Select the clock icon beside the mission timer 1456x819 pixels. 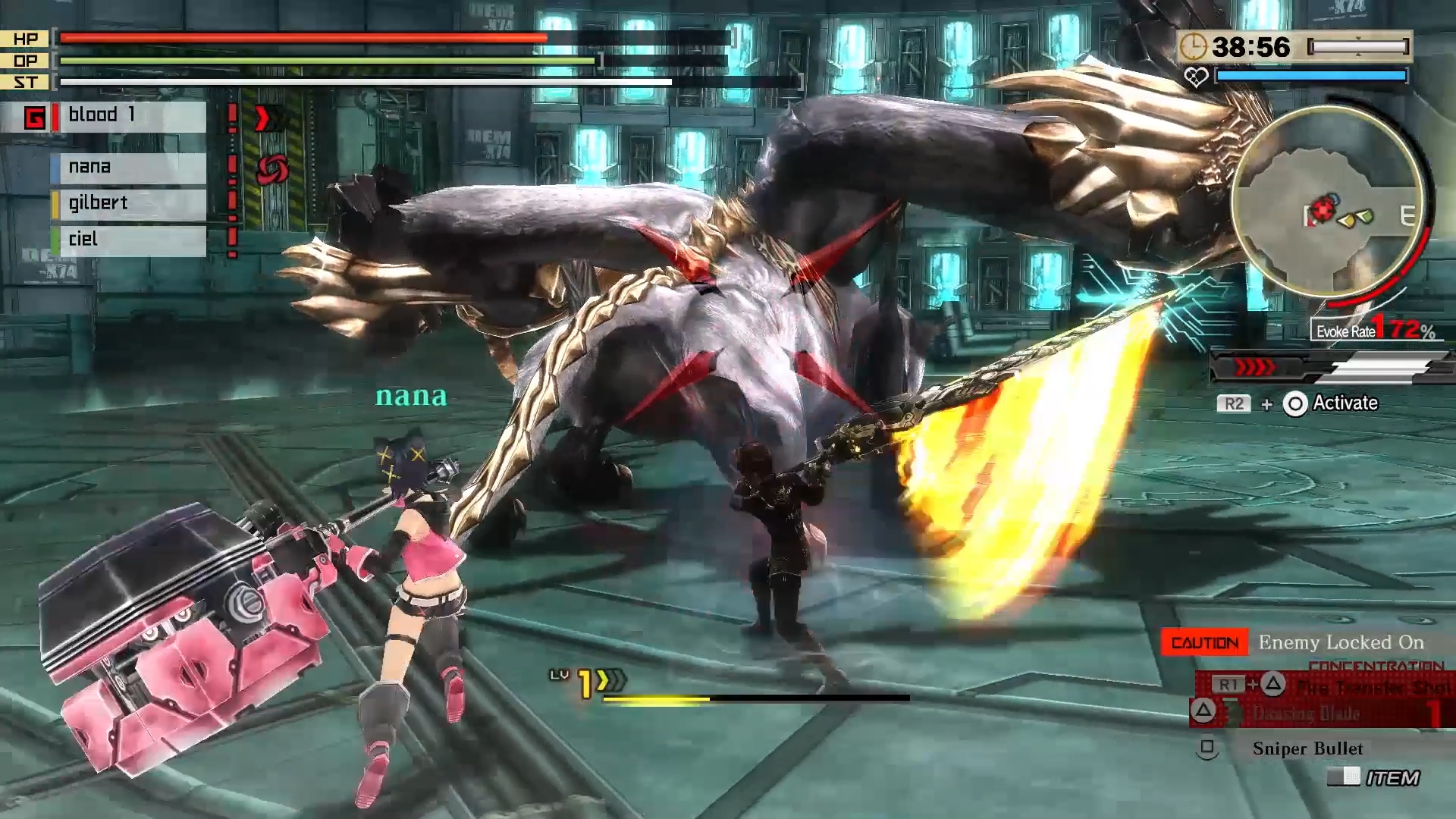(1194, 46)
